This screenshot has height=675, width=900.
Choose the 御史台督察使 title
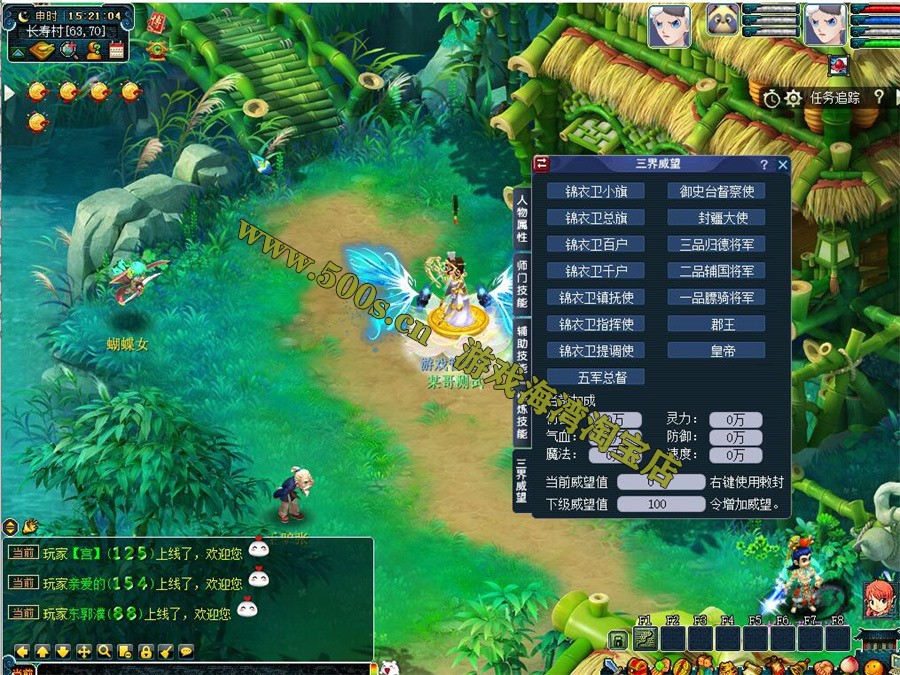coord(716,191)
